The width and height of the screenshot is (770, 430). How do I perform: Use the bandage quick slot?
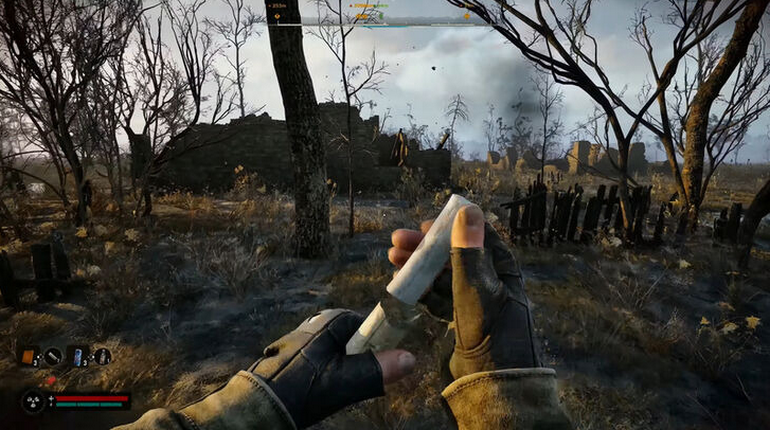(54, 356)
